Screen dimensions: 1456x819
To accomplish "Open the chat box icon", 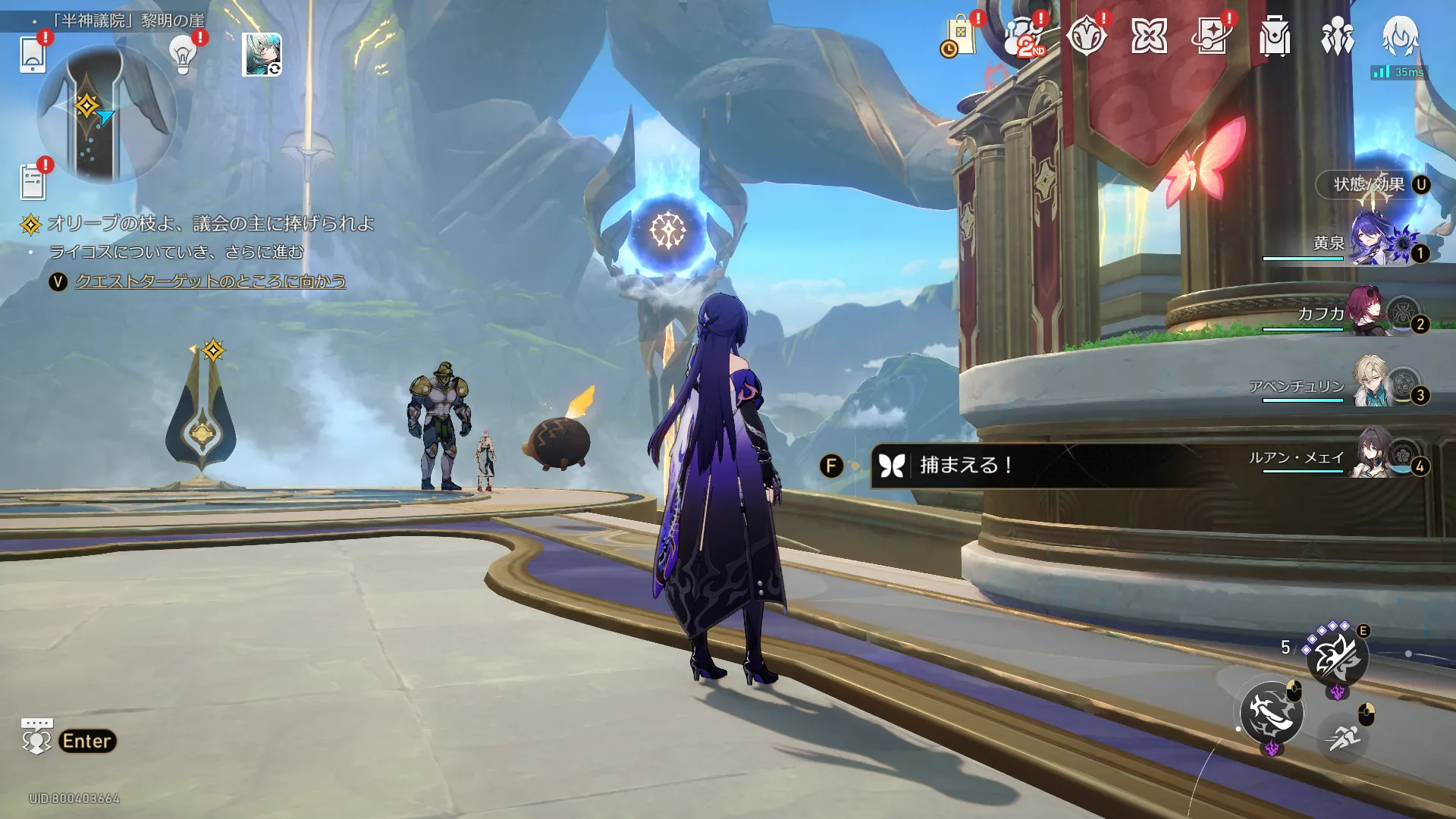I will click(x=36, y=737).
